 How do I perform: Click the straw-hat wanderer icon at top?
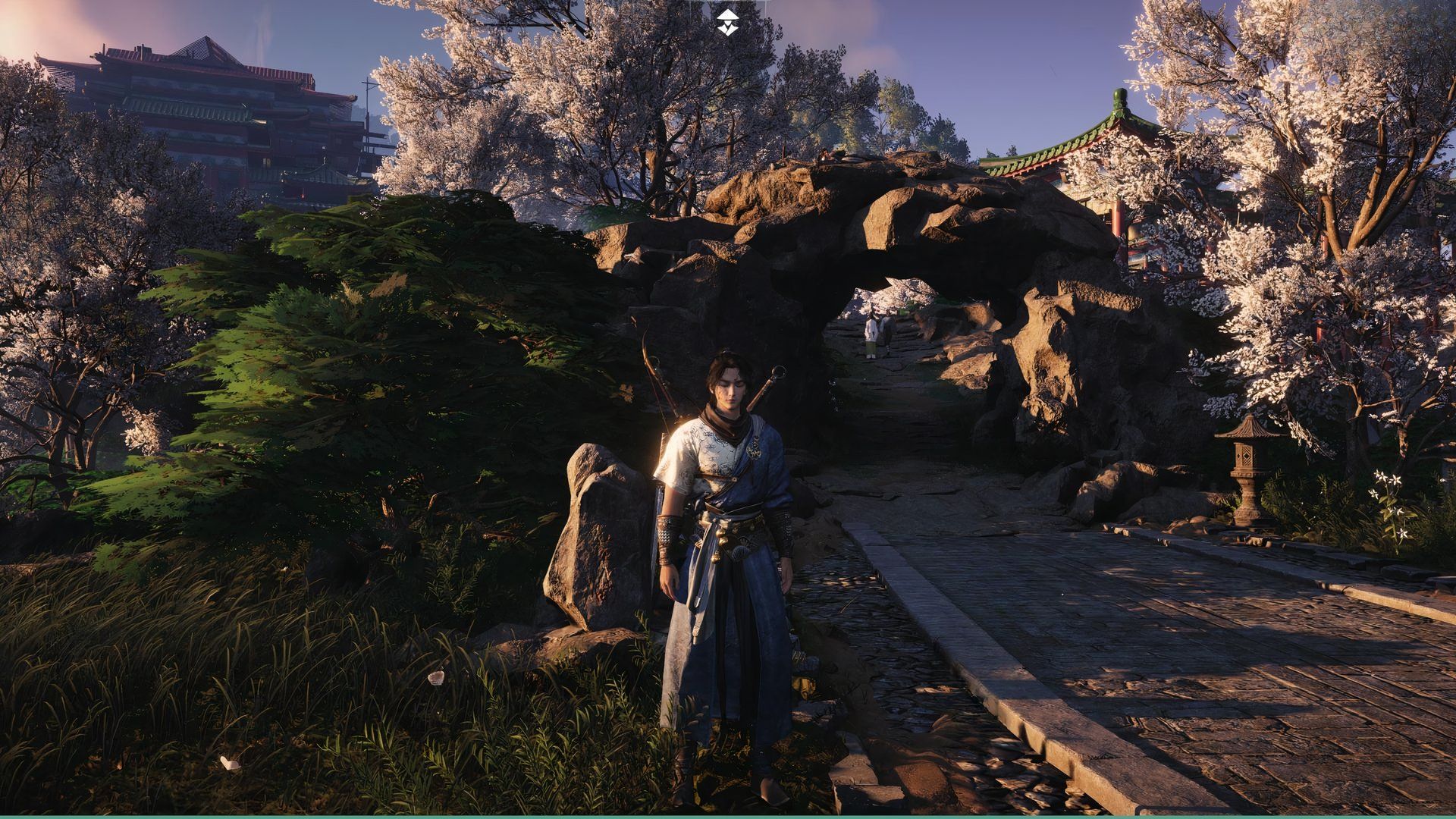pos(727,23)
